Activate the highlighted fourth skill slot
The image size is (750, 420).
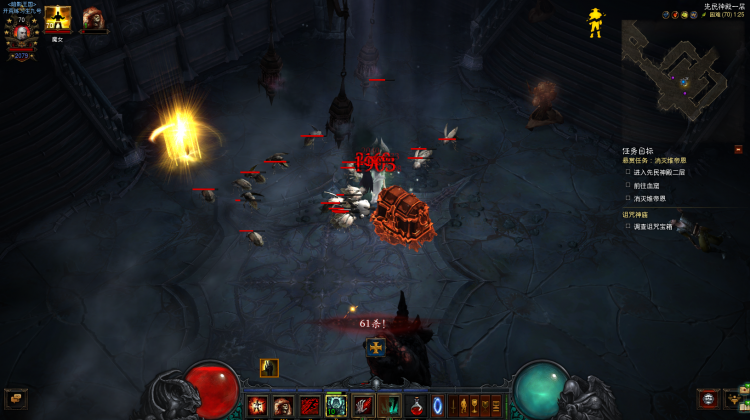[336, 406]
